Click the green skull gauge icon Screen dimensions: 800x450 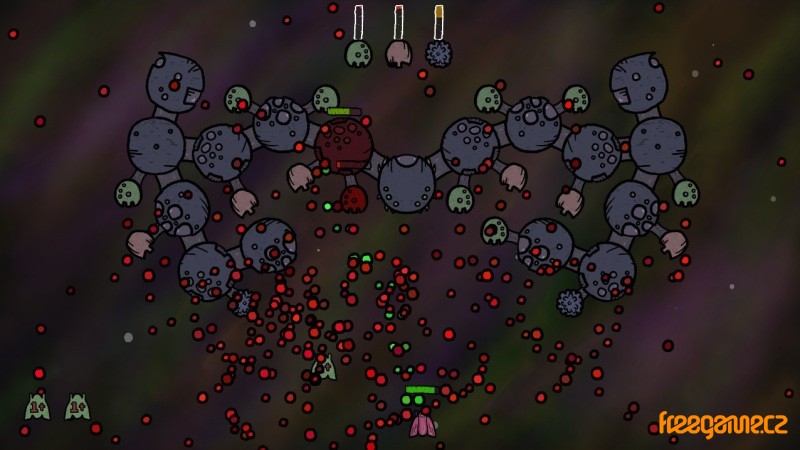[358, 54]
